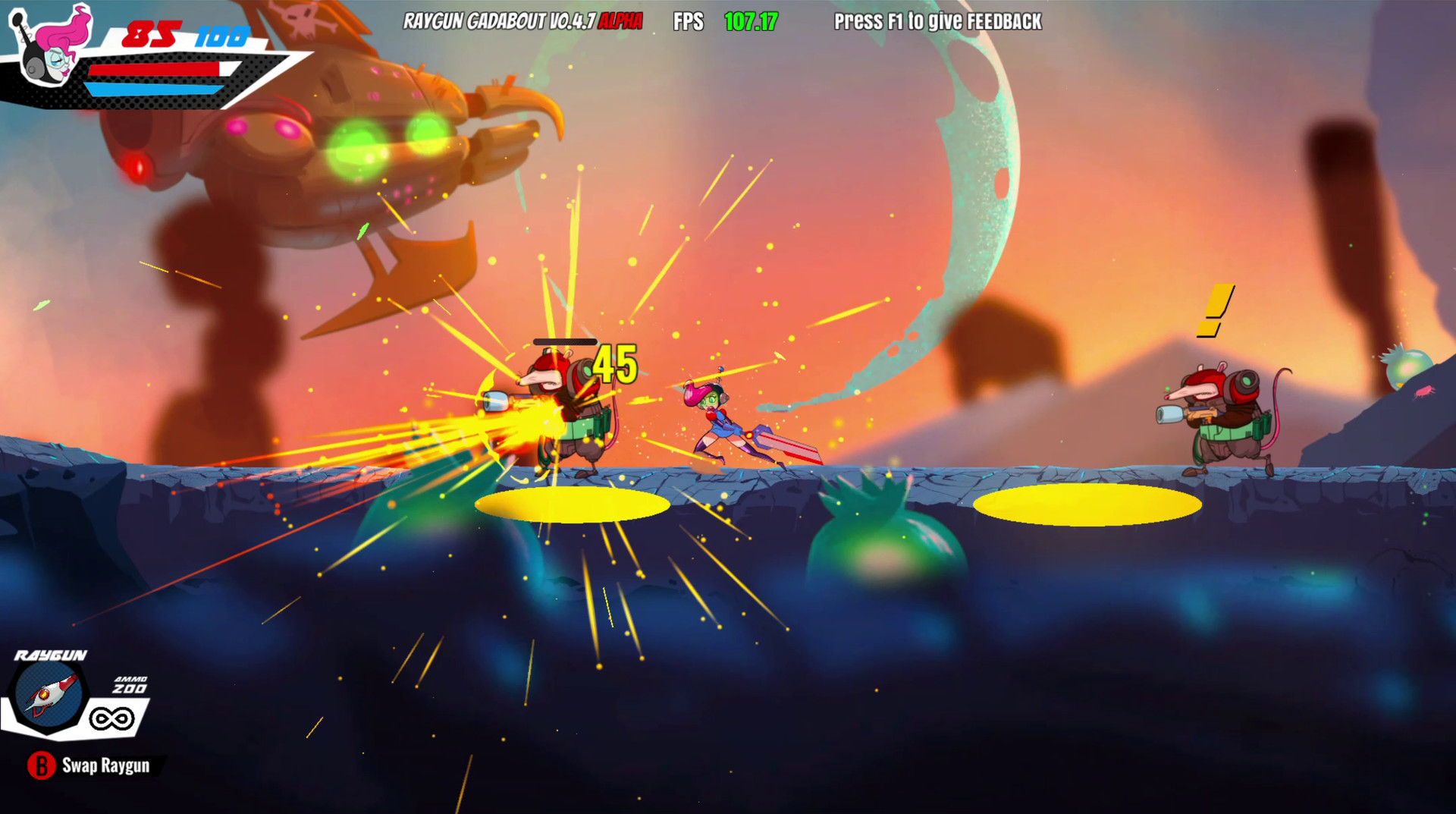1456x814 pixels.
Task: Click the yellow exclamation alert marker
Action: (x=1217, y=310)
